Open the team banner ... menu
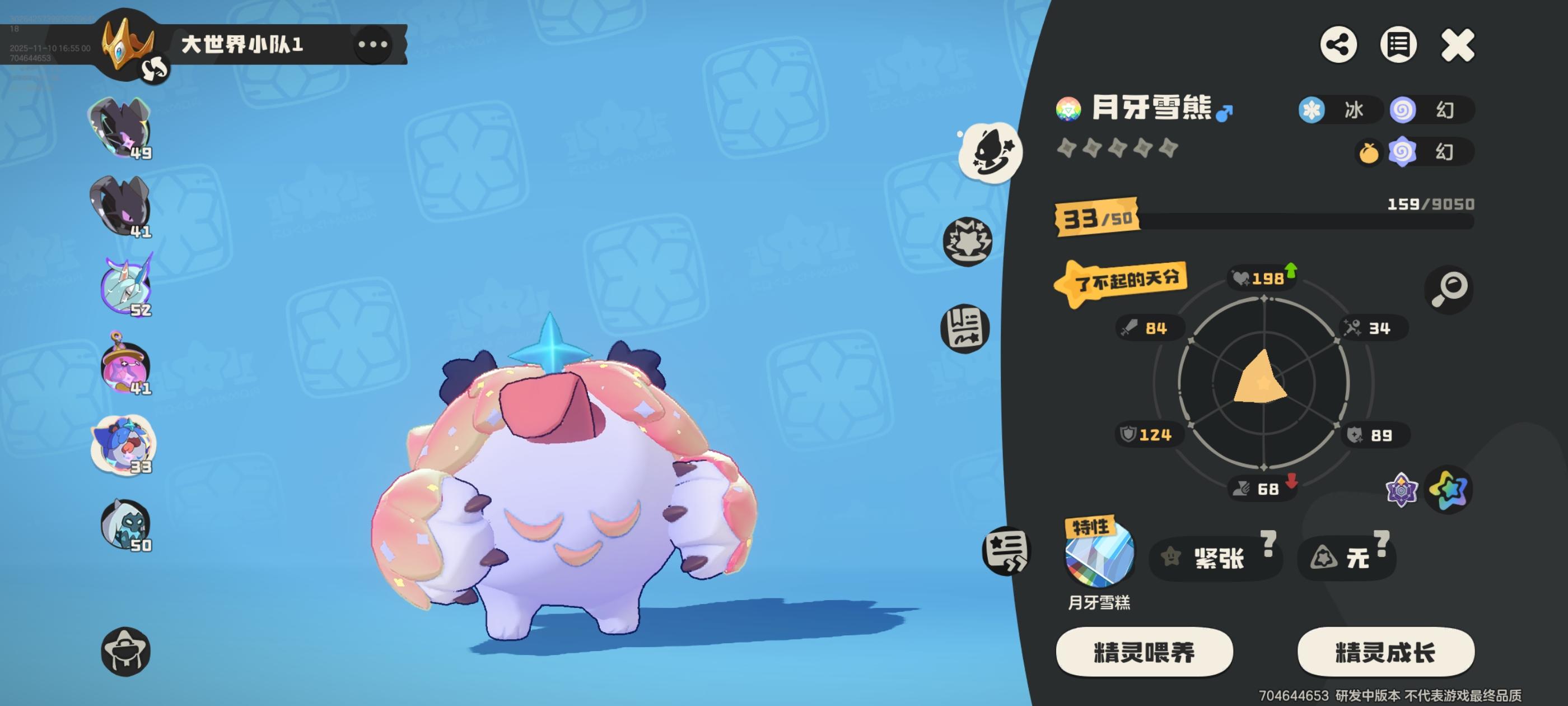This screenshot has width=1568, height=706. pyautogui.click(x=374, y=43)
